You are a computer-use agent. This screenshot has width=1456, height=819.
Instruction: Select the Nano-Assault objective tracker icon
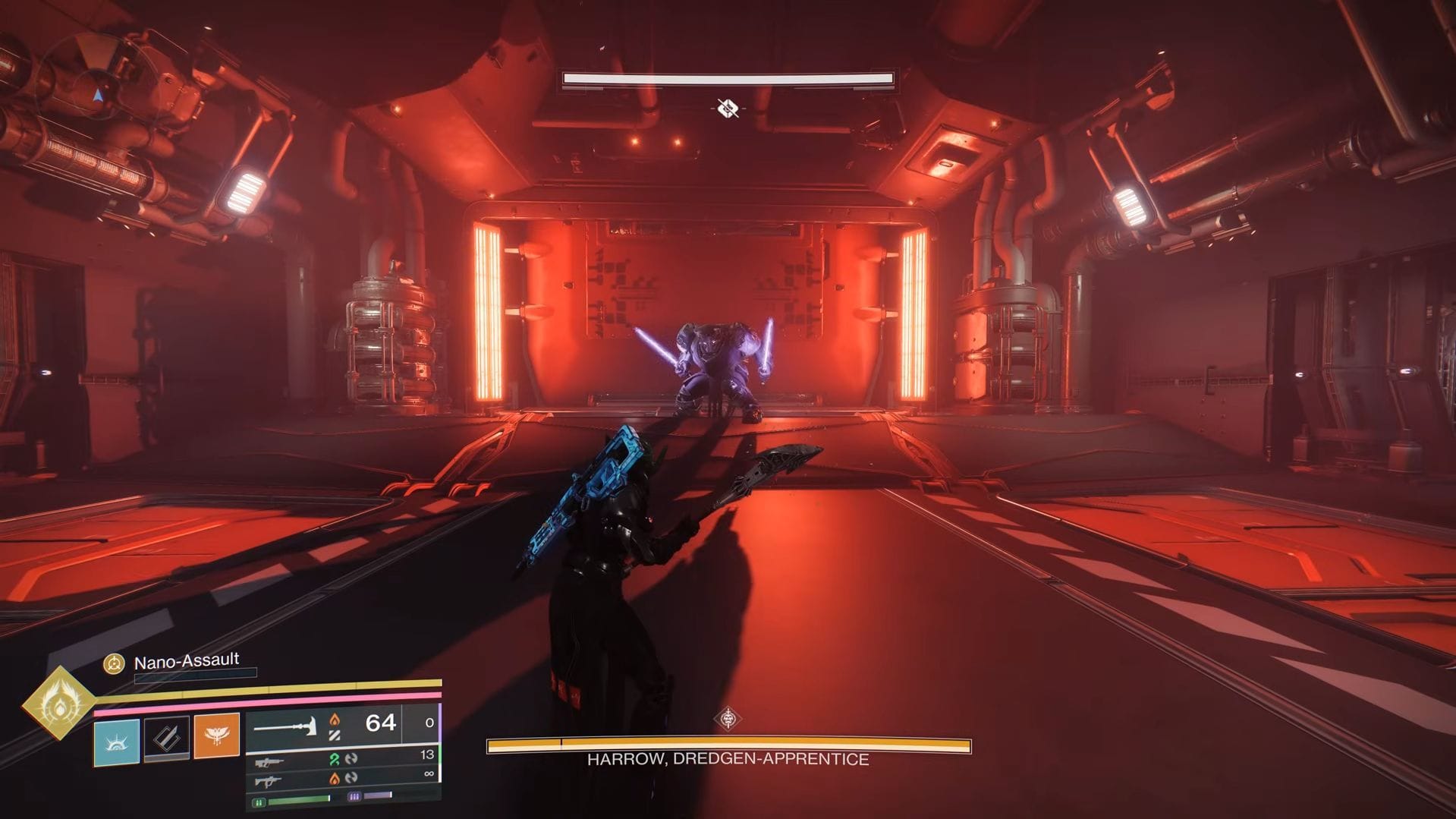point(114,663)
